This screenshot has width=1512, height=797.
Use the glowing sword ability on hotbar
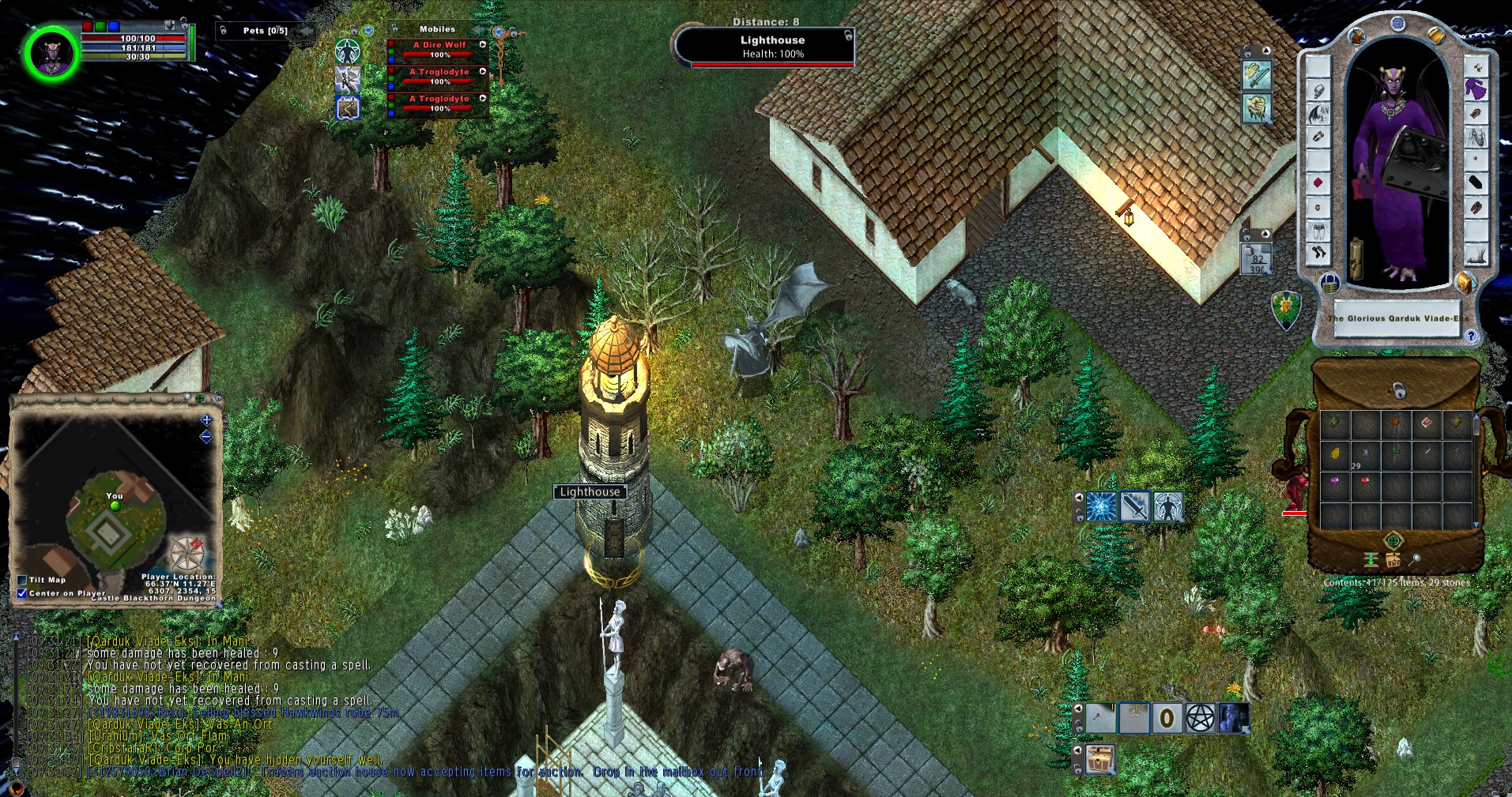(x=1134, y=507)
